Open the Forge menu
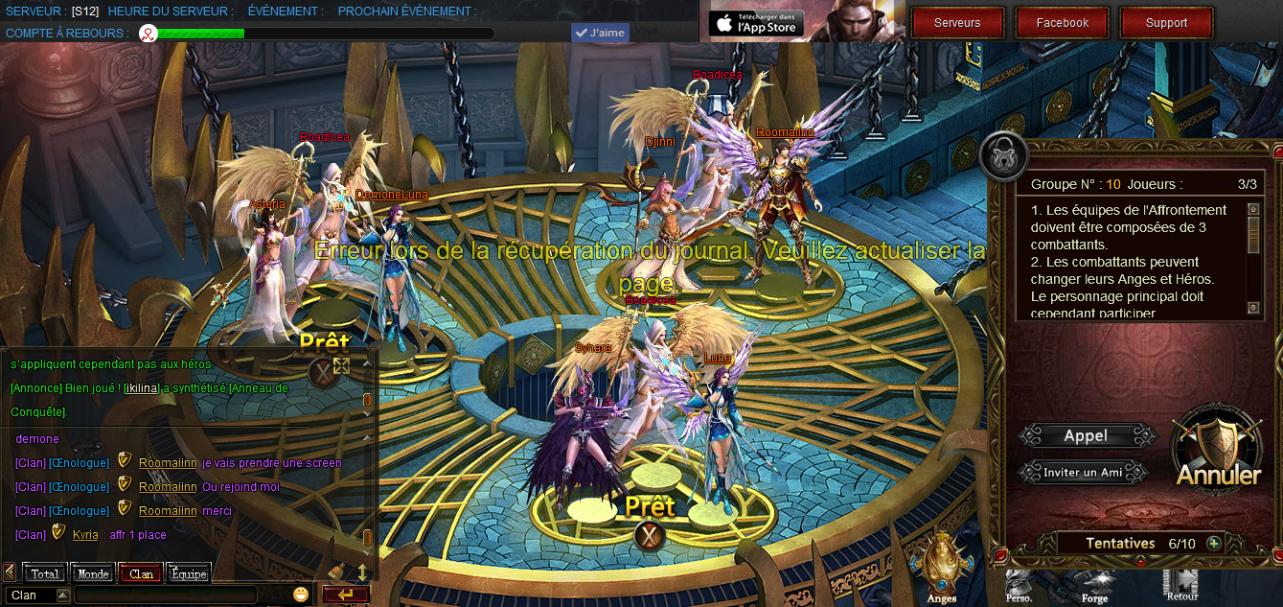The width and height of the screenshot is (1283, 607). click(1095, 584)
